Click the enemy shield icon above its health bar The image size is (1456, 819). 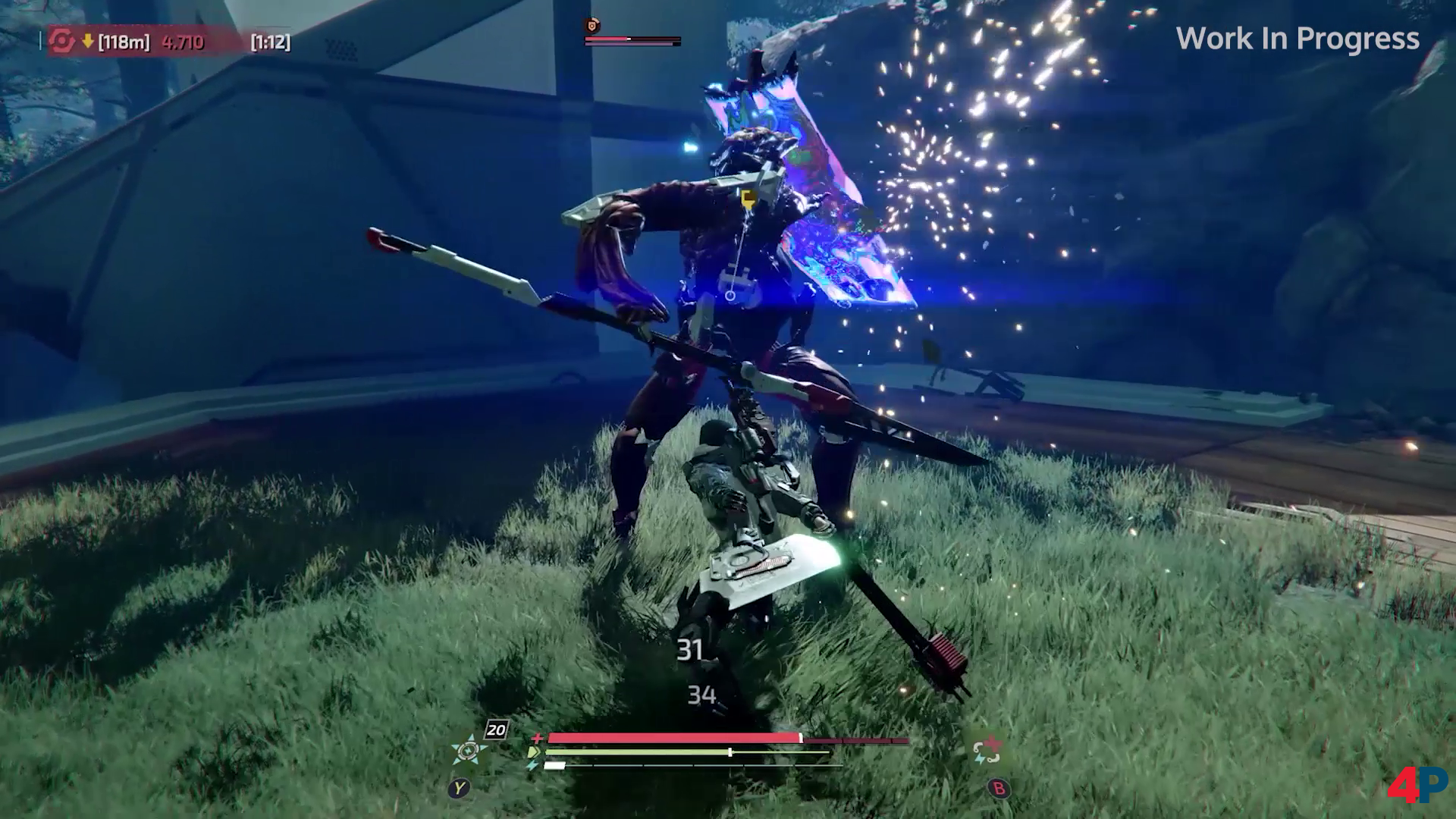(592, 26)
